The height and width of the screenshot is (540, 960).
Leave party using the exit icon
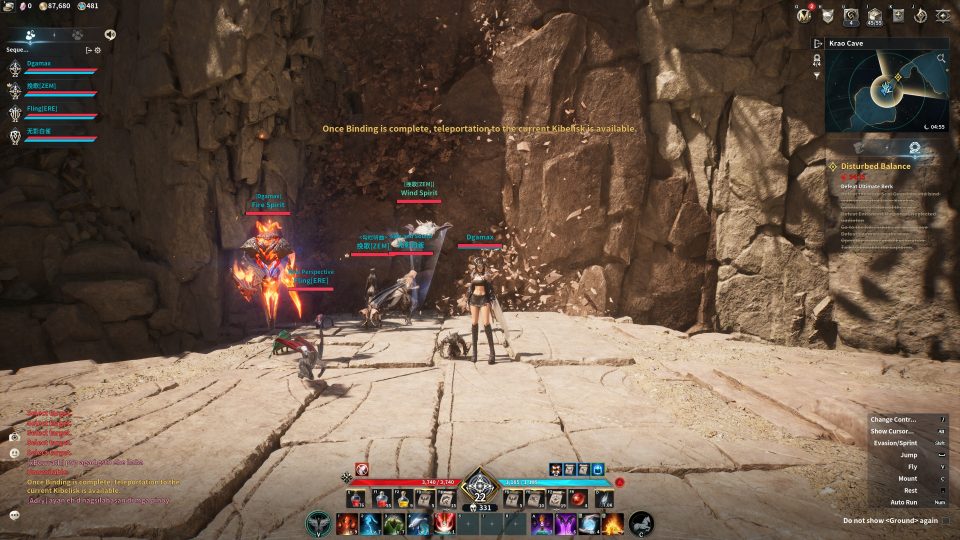[88, 49]
